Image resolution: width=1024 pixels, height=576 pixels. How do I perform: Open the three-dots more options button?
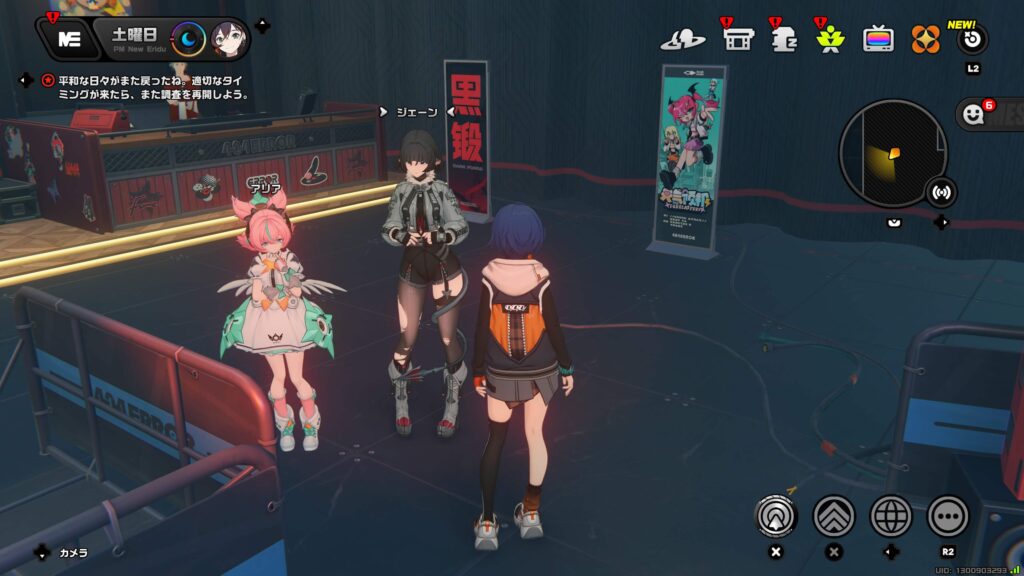(x=948, y=516)
